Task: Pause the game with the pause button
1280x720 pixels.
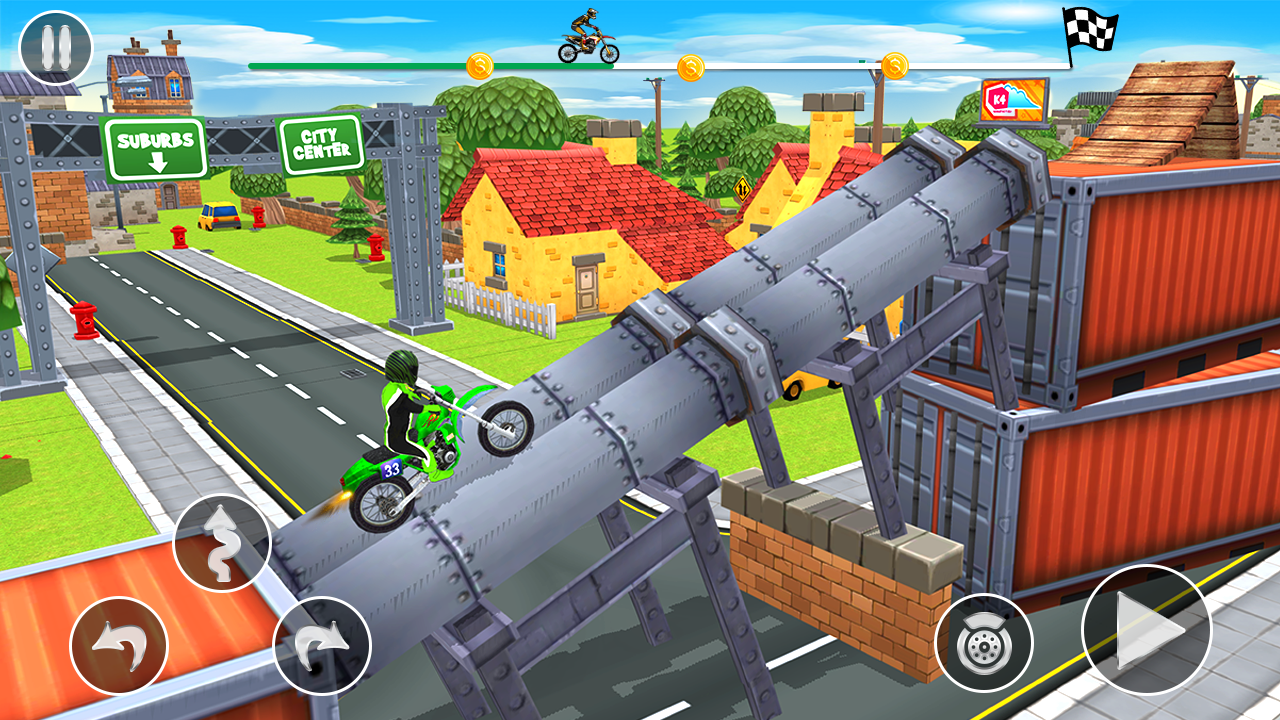Action: coord(56,48)
